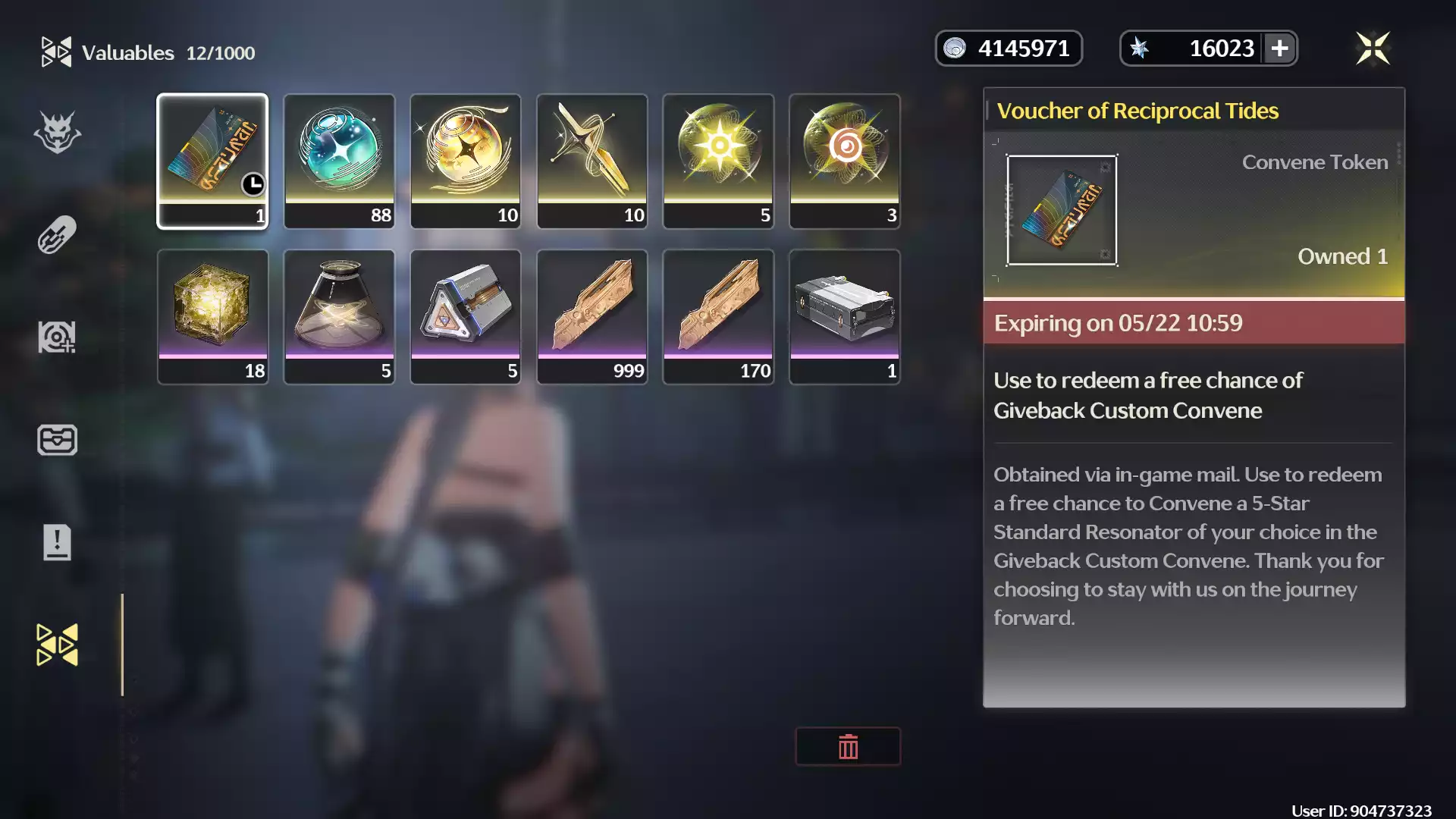
Task: Open the pill-shaped category tab
Action: pos(57,235)
